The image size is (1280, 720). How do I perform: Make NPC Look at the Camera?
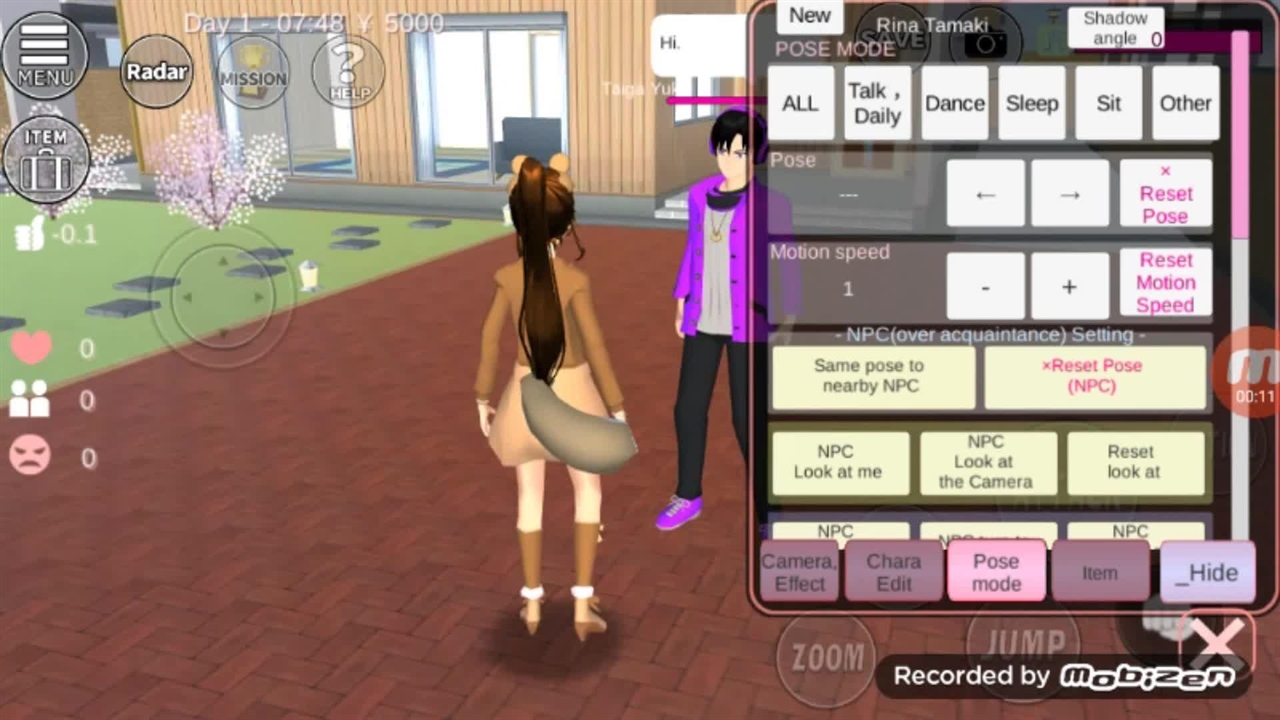click(987, 462)
